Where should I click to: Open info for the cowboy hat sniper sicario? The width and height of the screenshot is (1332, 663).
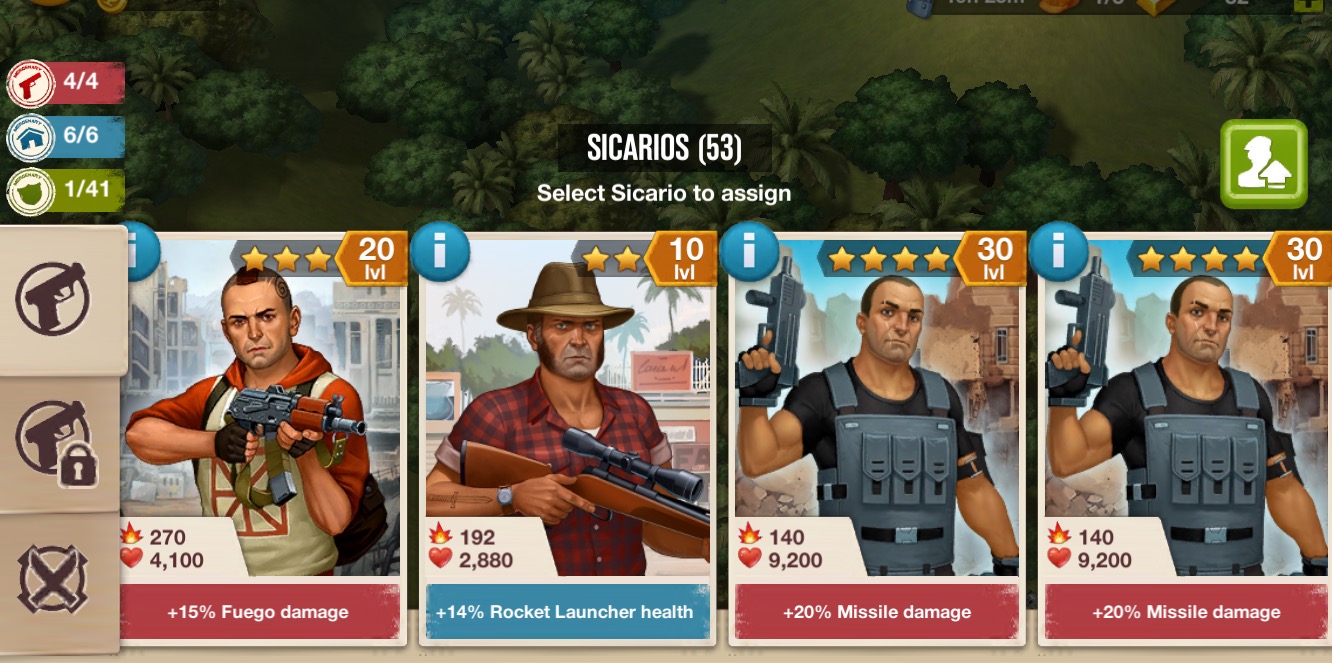(440, 251)
